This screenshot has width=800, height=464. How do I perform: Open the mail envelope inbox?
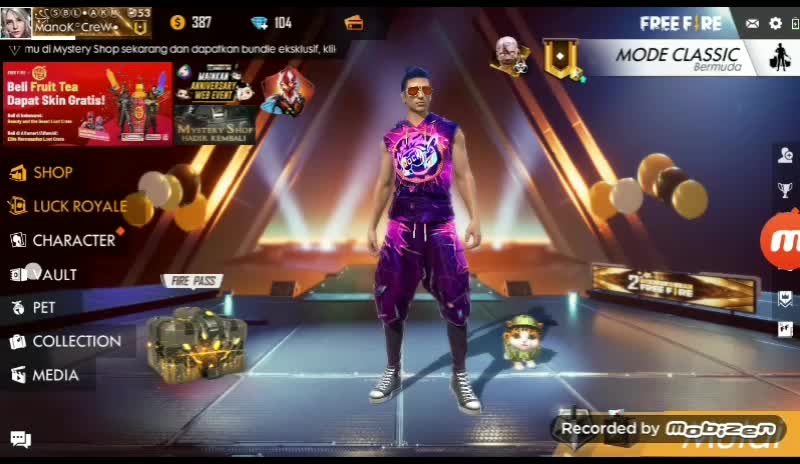(x=752, y=23)
